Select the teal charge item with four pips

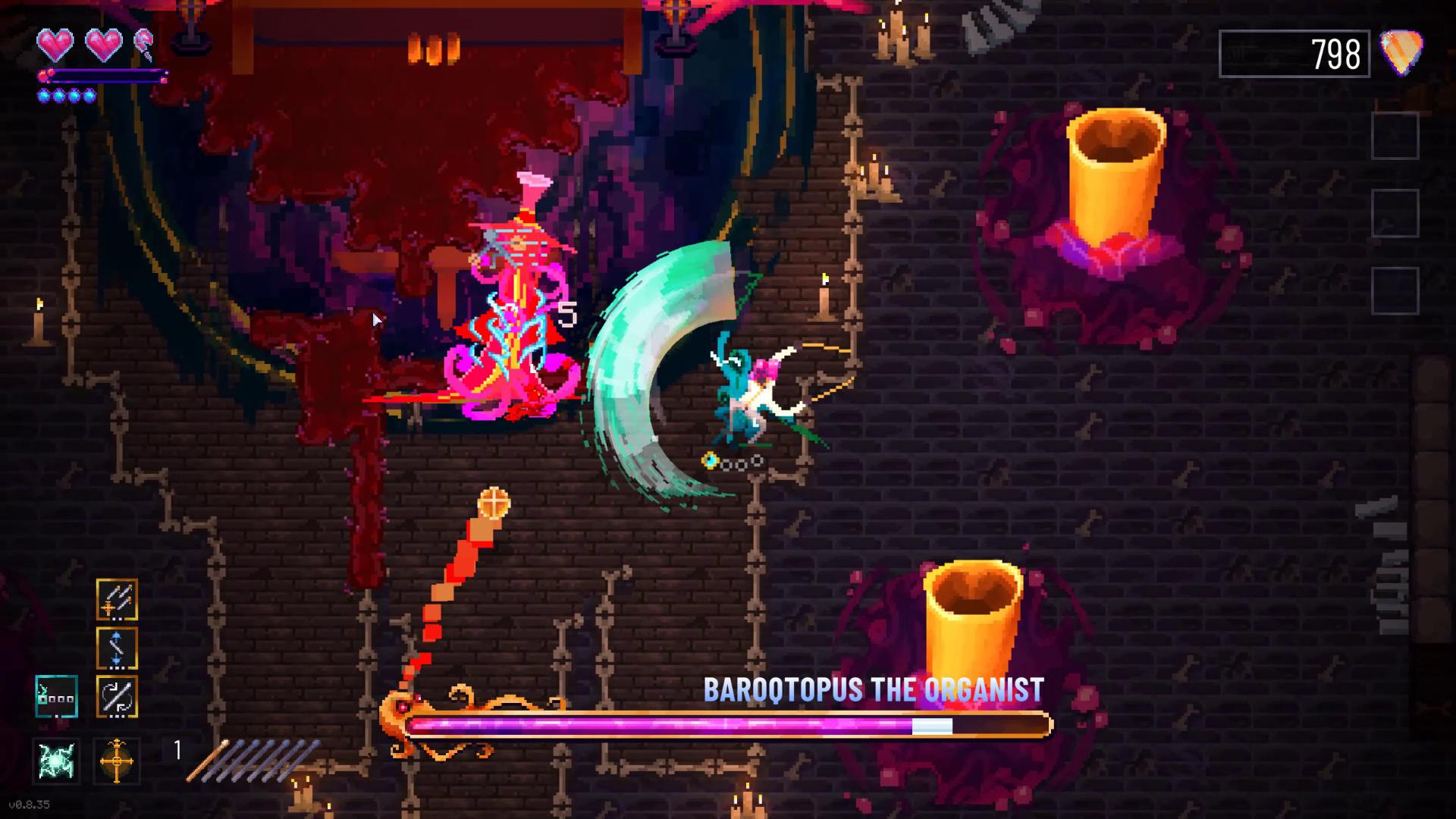pos(55,698)
